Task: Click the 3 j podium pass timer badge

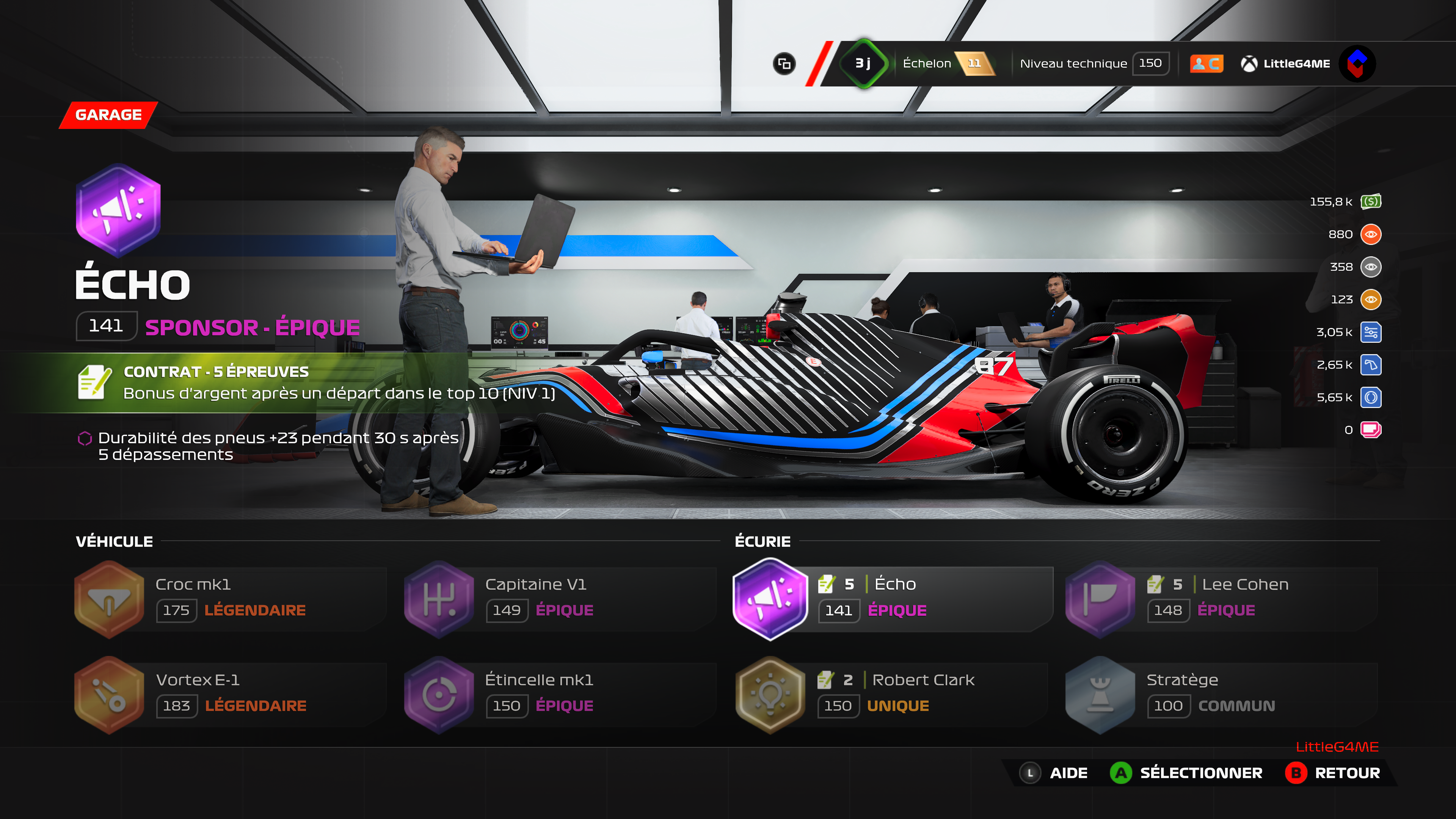Action: pos(863,63)
